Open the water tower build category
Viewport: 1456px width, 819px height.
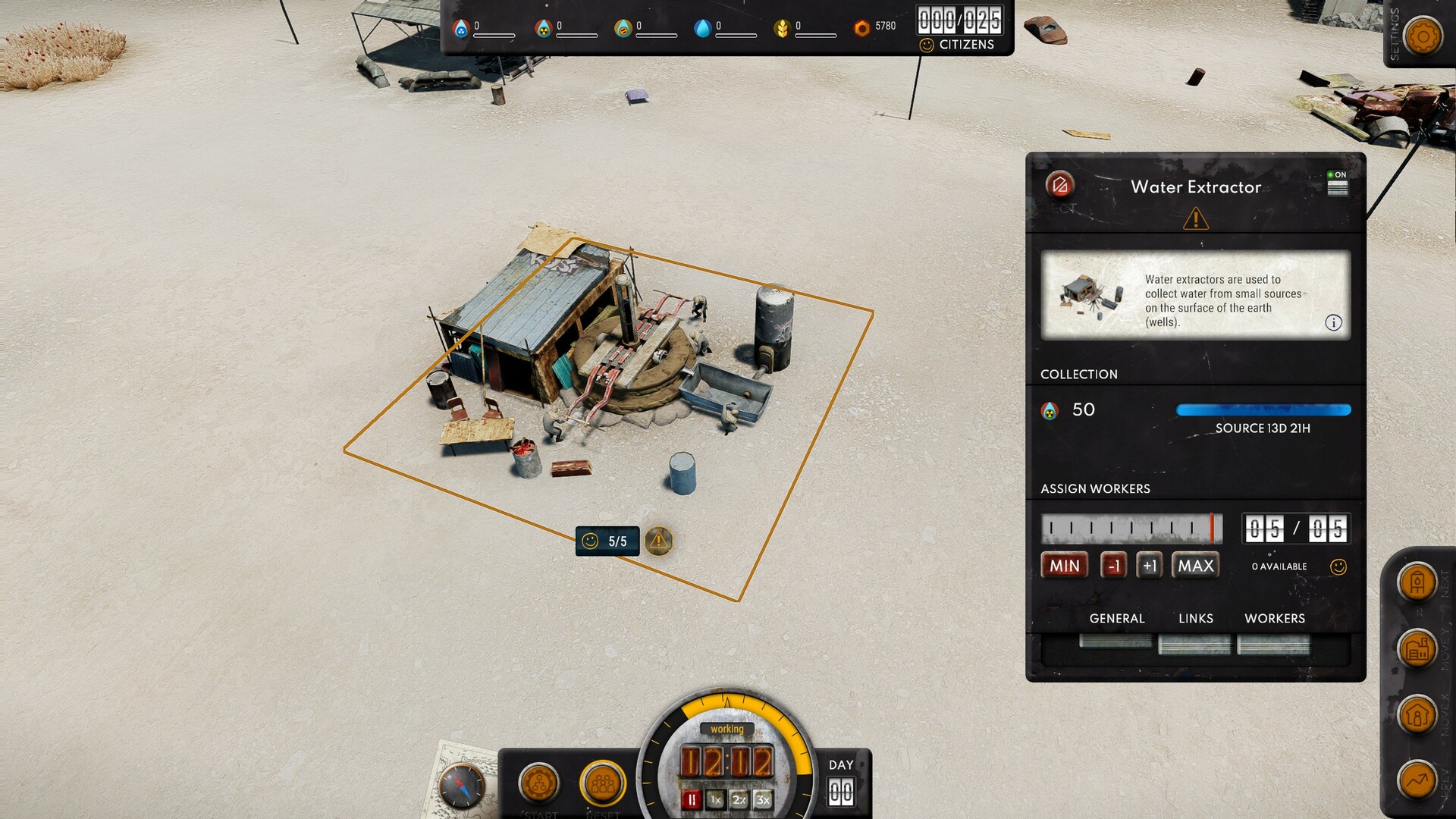1417,583
